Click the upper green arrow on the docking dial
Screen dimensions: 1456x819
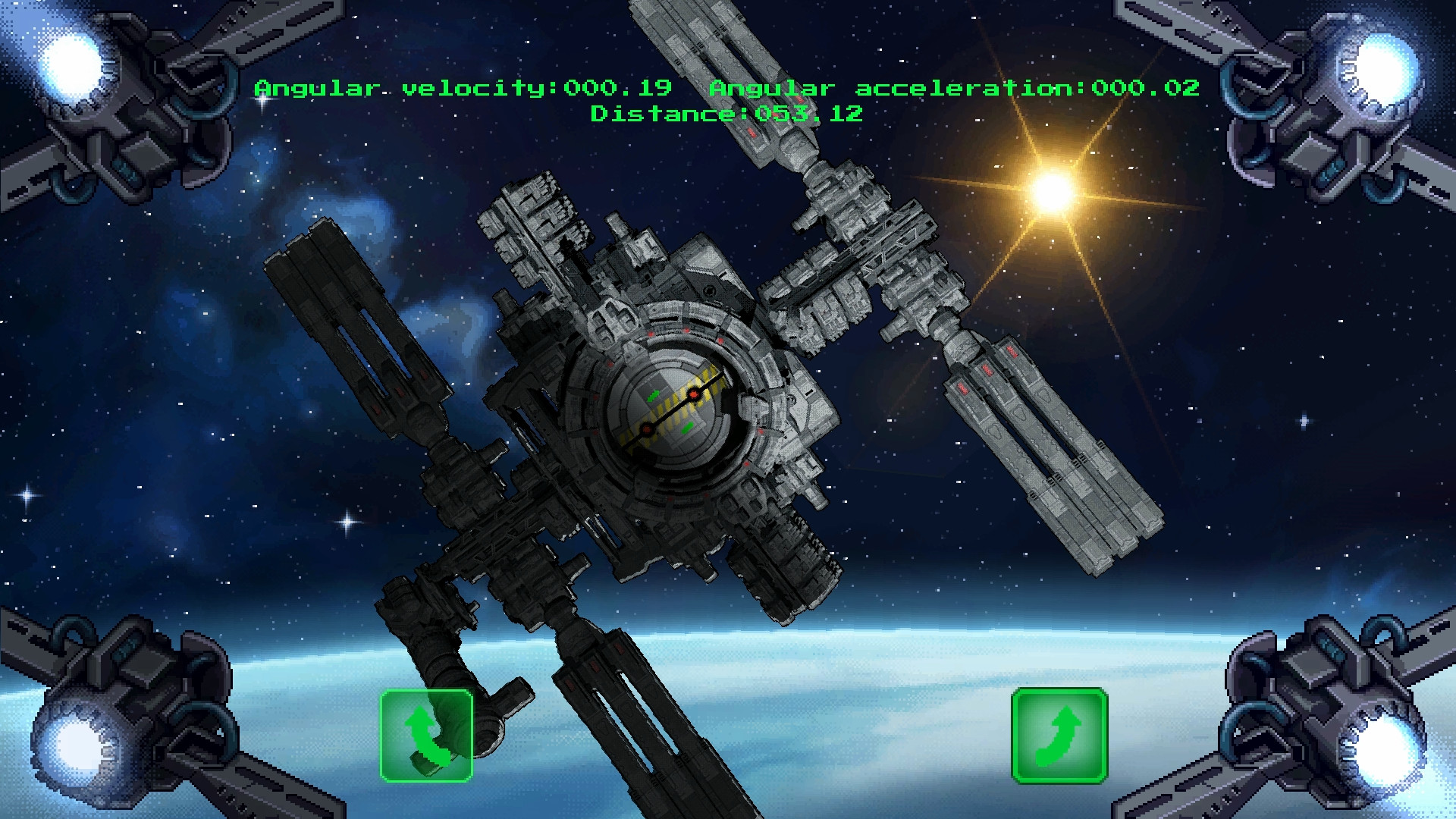(x=654, y=395)
